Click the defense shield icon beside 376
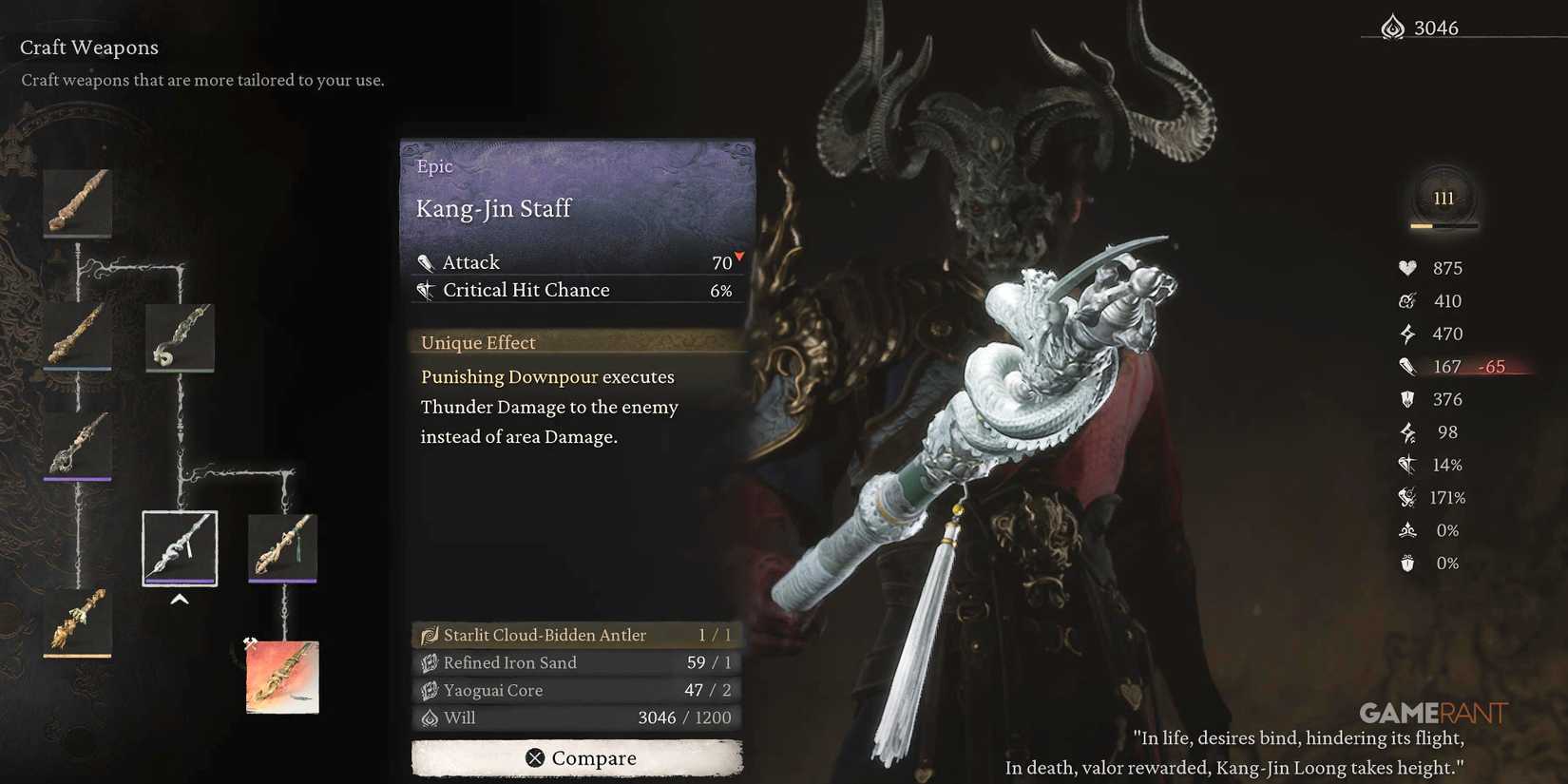This screenshot has height=784, width=1568. point(1407,399)
